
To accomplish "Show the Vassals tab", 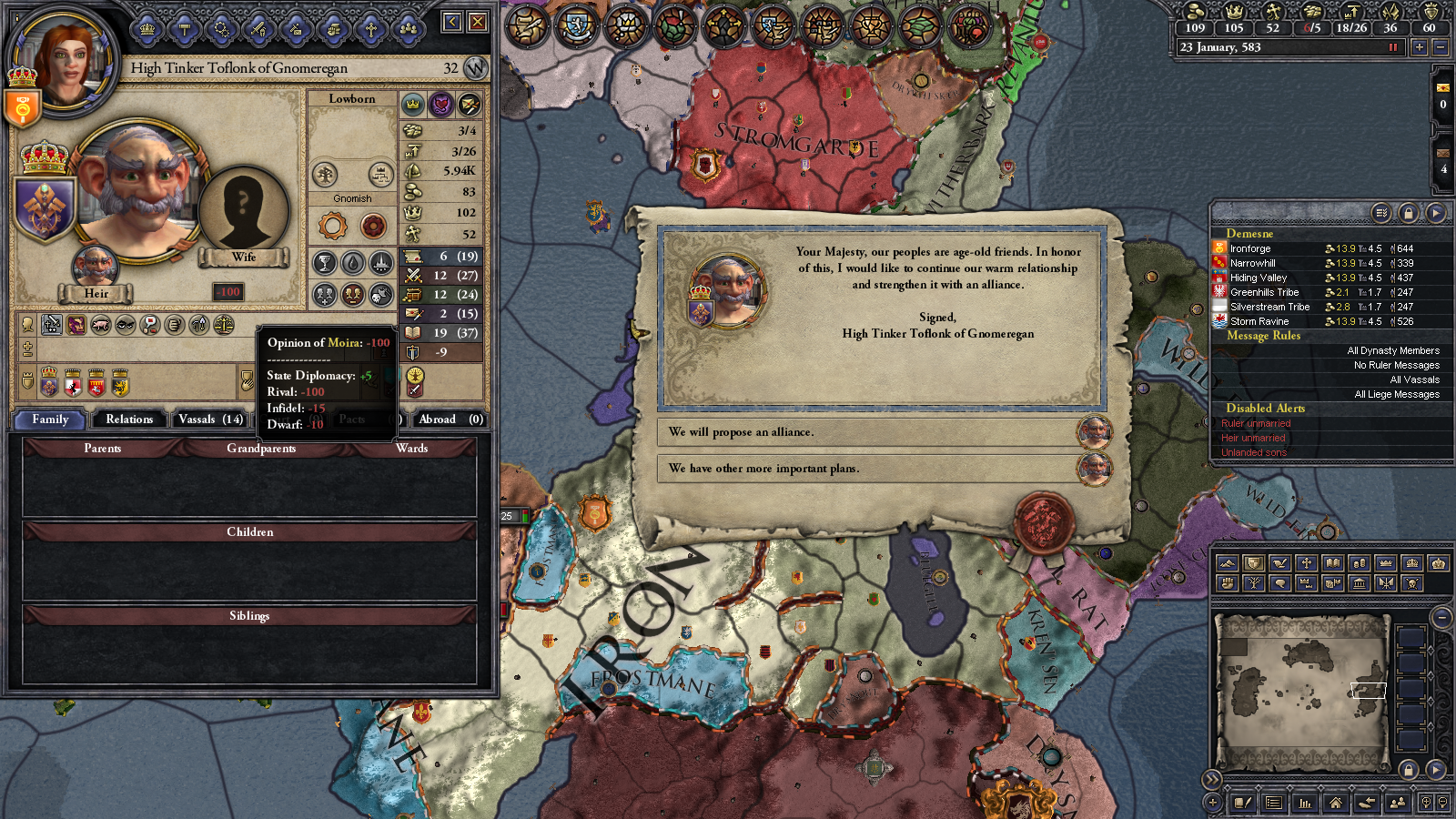I will tap(210, 420).
